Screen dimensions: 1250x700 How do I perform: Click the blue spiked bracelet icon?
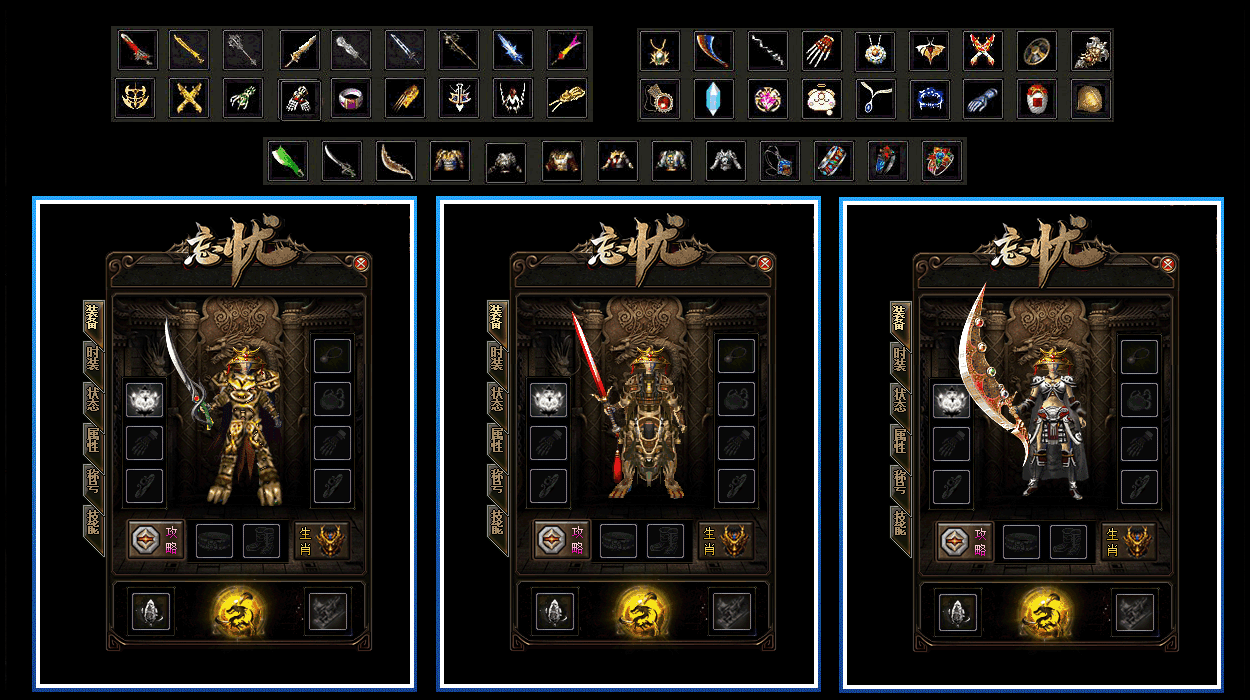coord(930,99)
